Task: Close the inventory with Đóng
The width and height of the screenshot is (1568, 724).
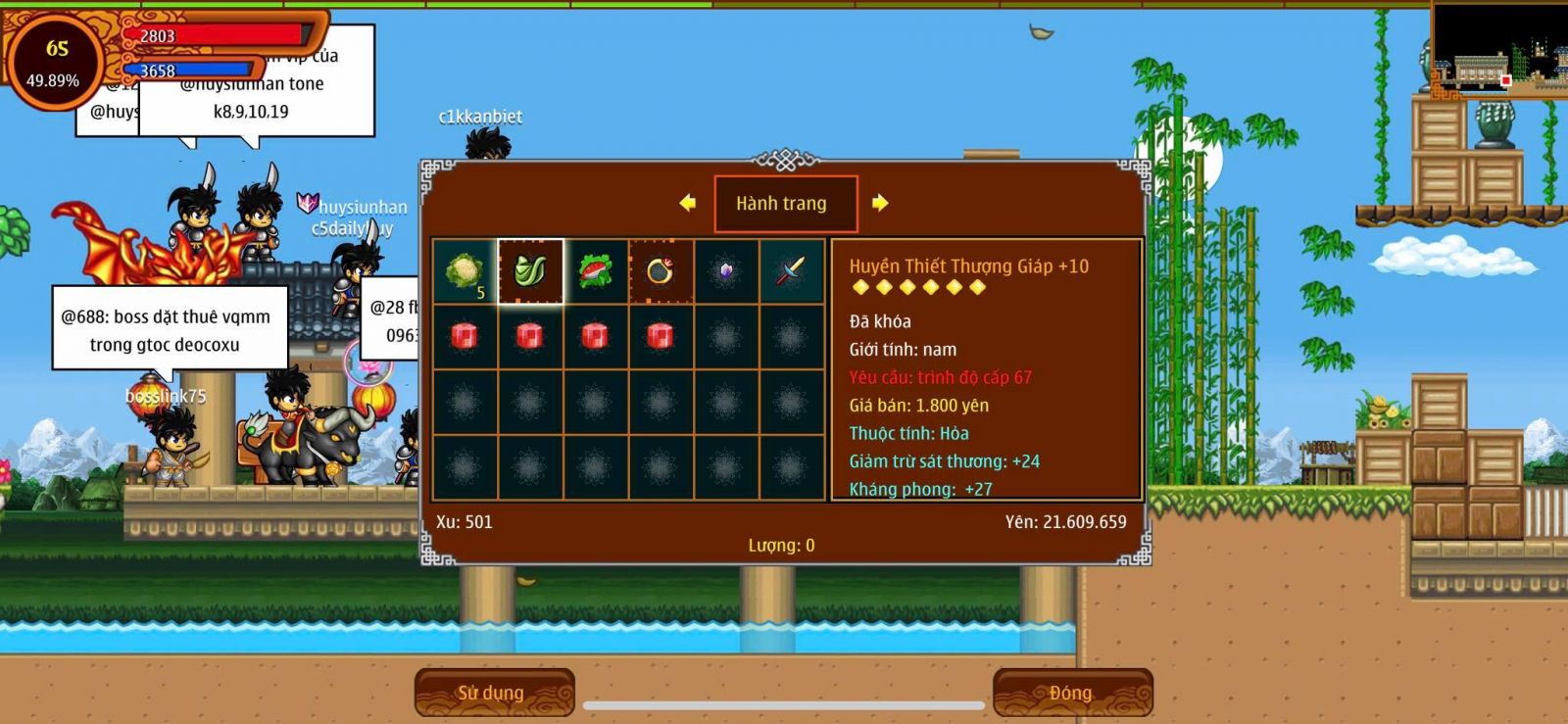Action: [x=1072, y=693]
